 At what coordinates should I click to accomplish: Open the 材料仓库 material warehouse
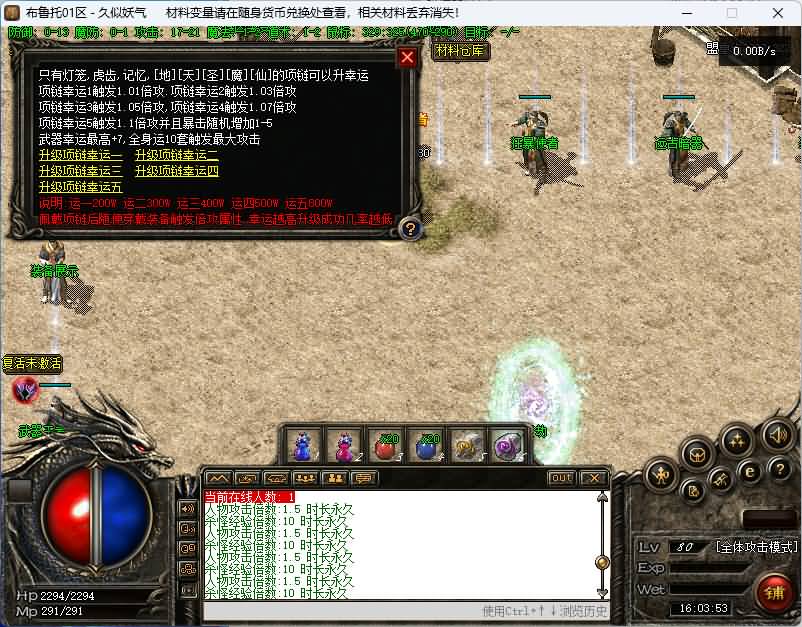461,50
